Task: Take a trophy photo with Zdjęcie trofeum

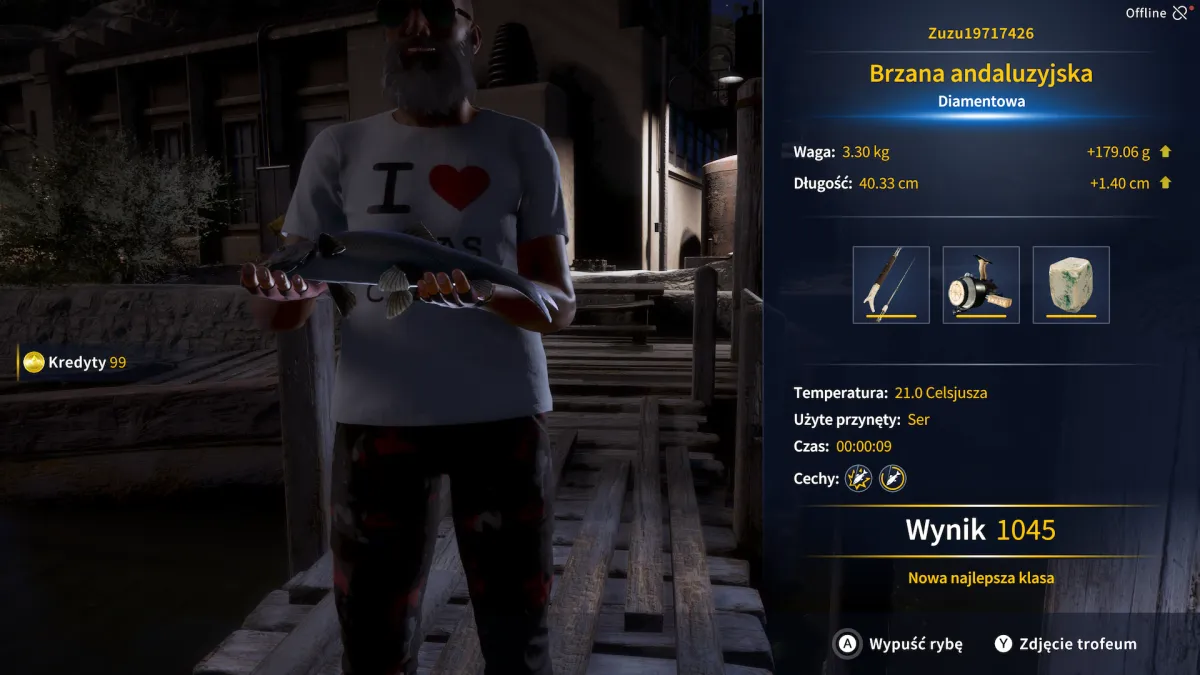Action: click(1066, 644)
